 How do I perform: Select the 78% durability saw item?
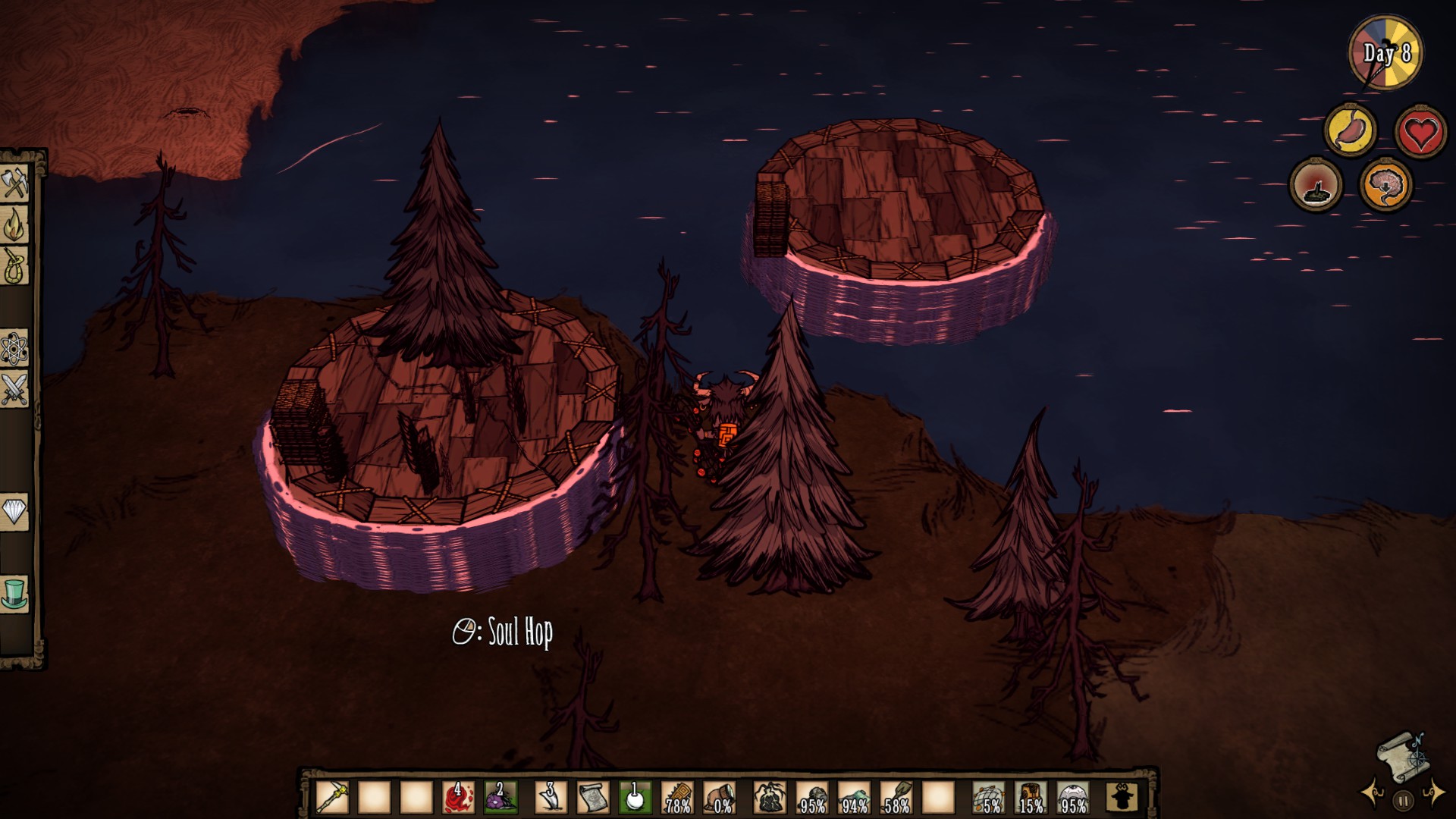pyautogui.click(x=677, y=797)
